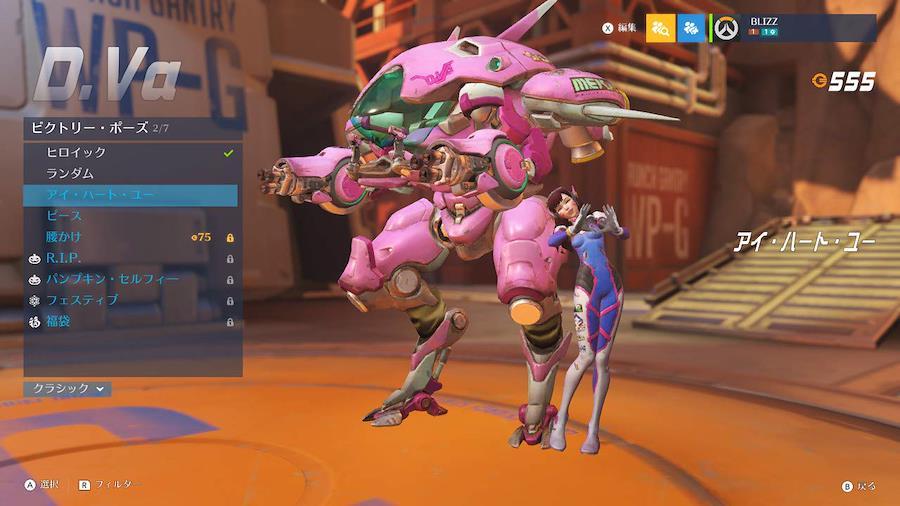The width and height of the screenshot is (900, 506).
Task: Select the locked 腰かけ pose costing 75
Action: coord(130,237)
